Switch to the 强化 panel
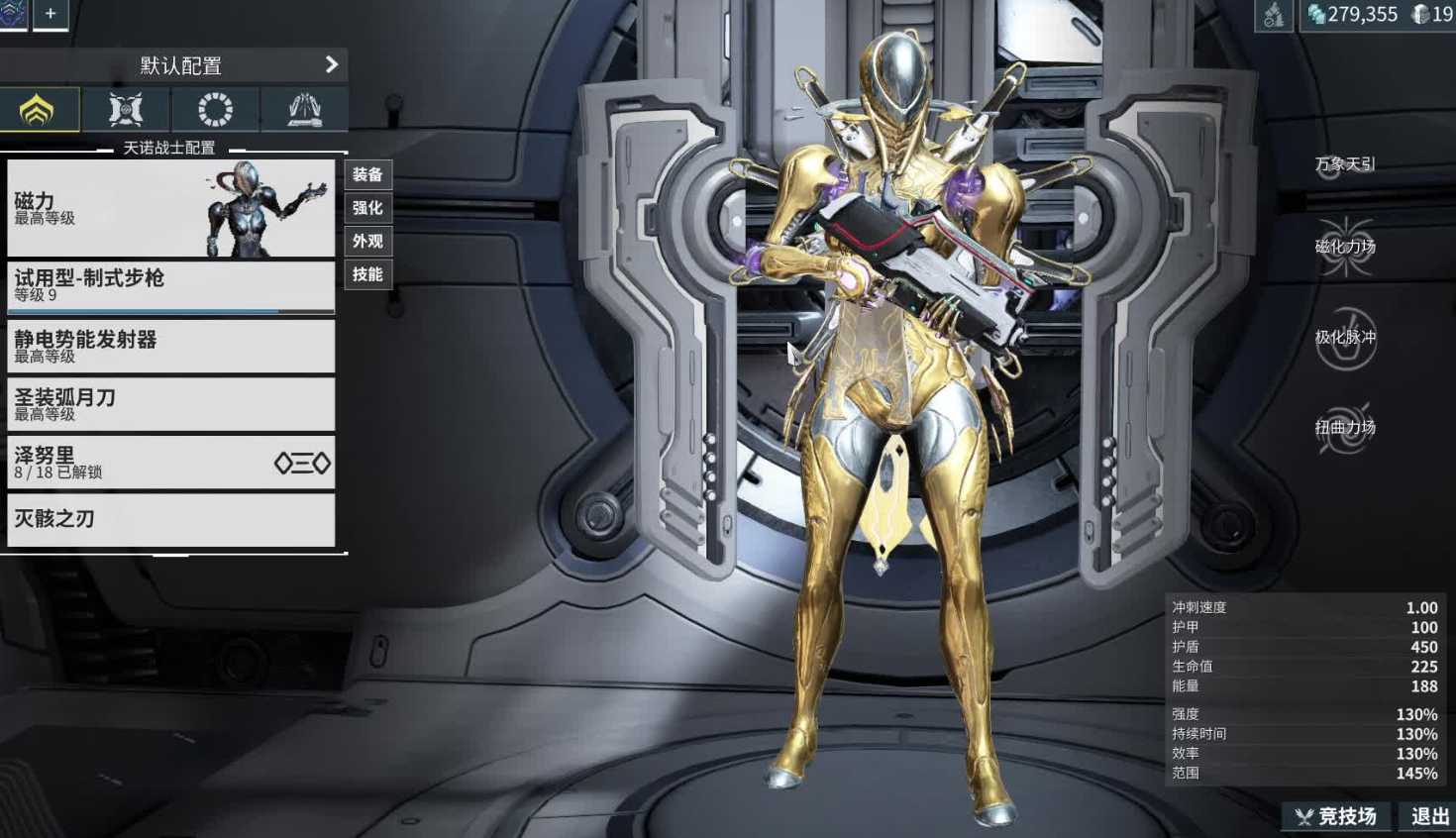This screenshot has width=1456, height=838. (x=367, y=208)
